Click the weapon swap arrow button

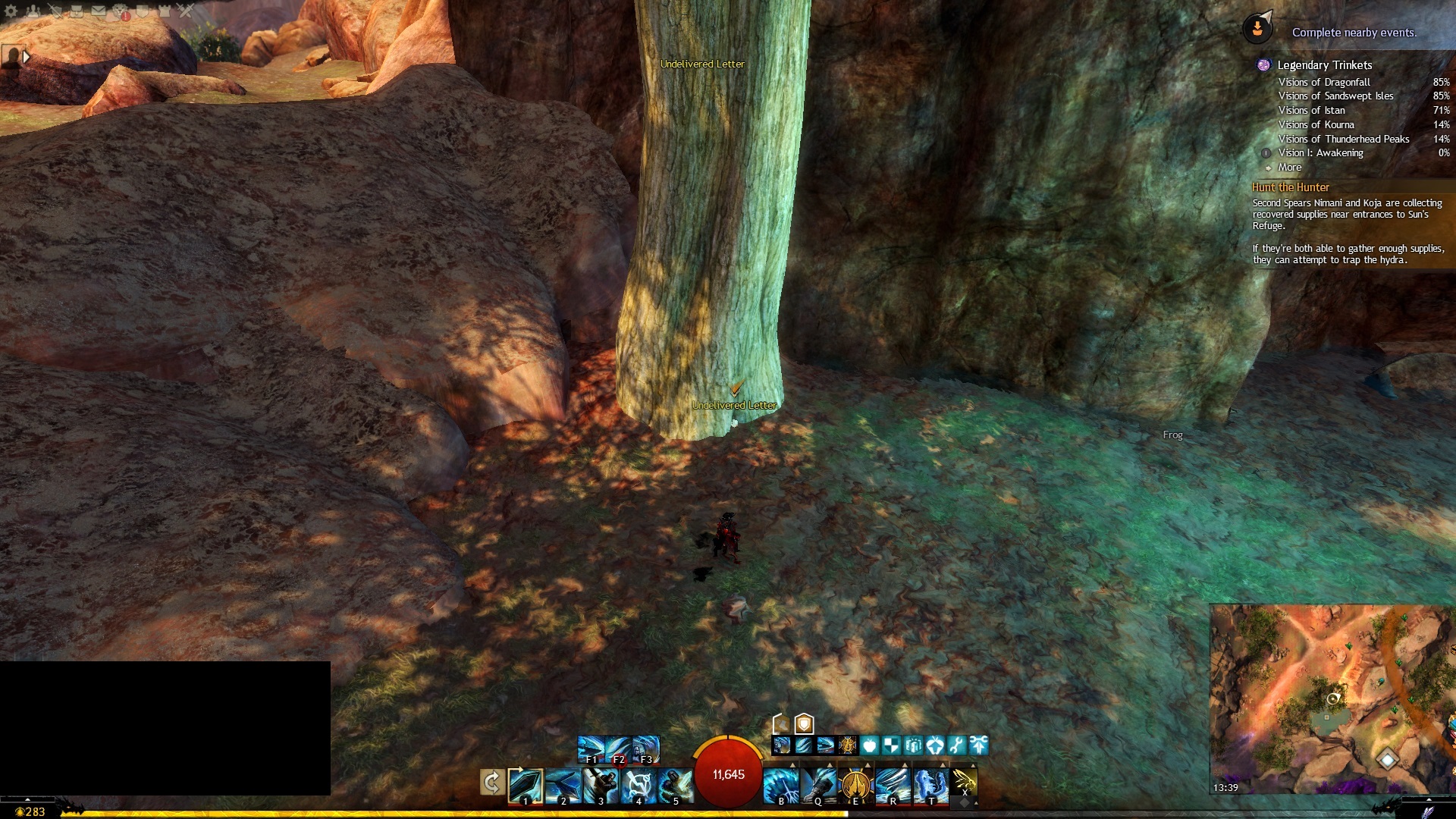(x=491, y=782)
